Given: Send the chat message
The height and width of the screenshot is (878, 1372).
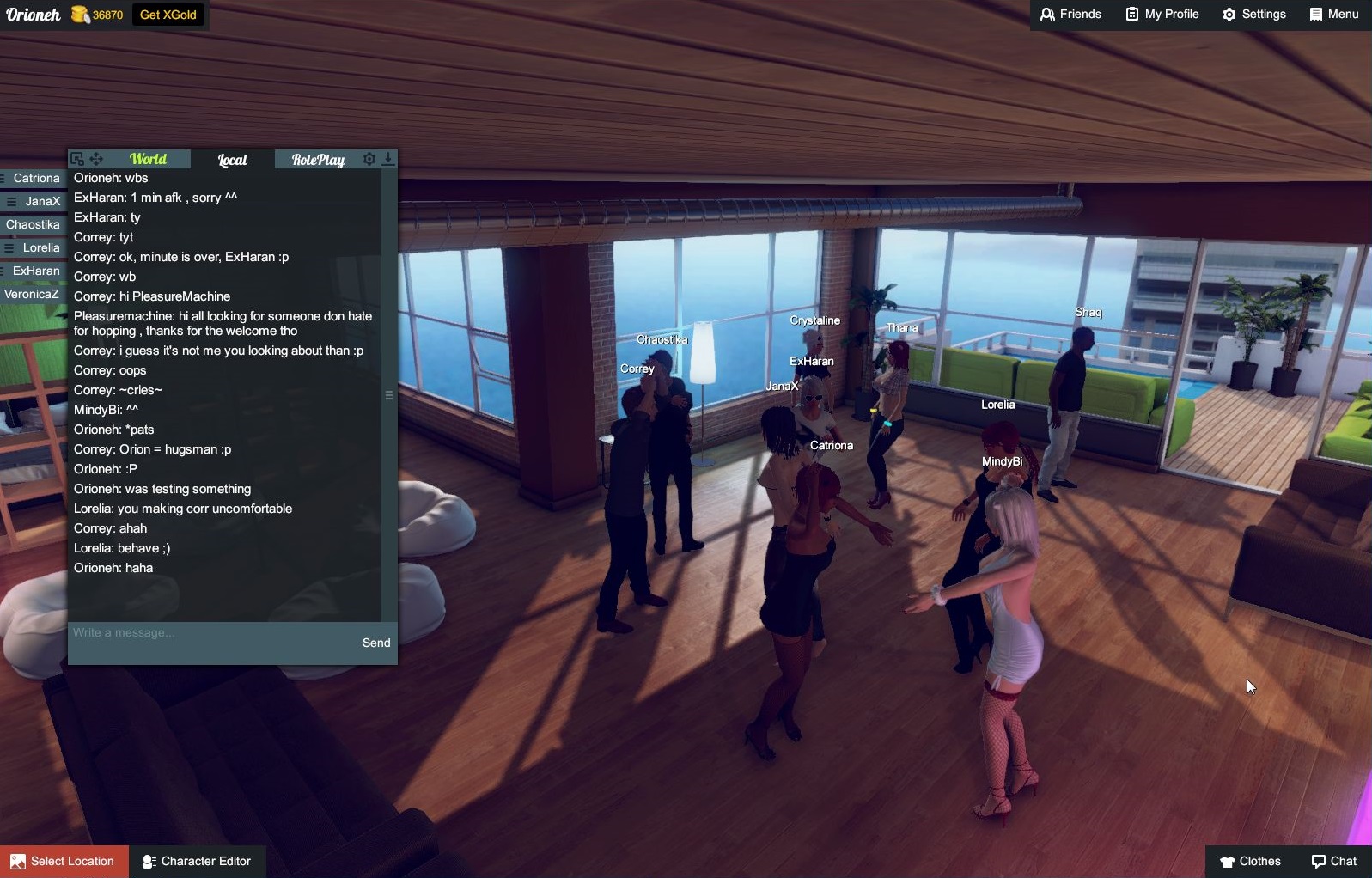Looking at the screenshot, I should click(376, 643).
